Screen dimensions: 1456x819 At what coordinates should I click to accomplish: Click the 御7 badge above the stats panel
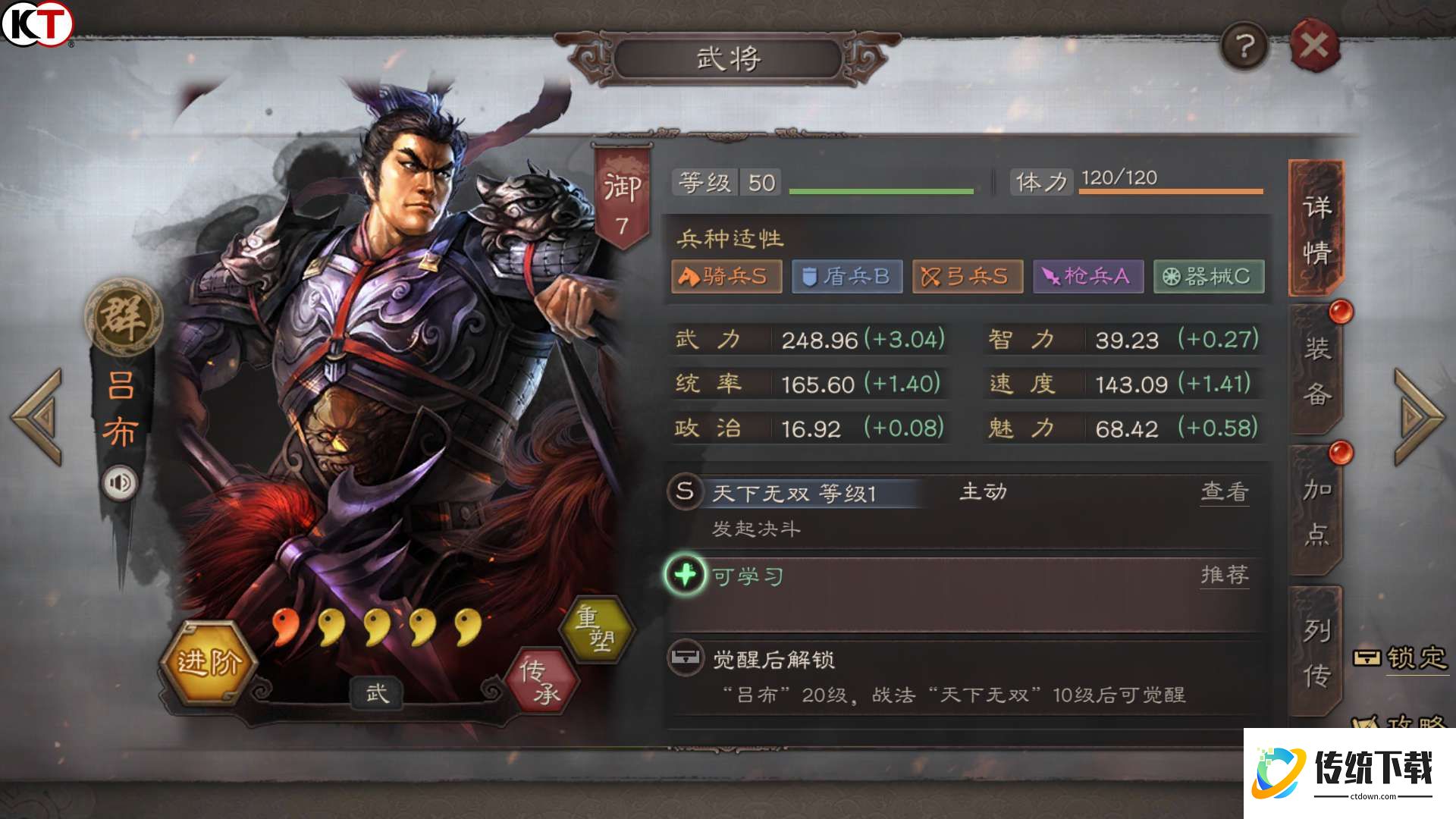622,190
